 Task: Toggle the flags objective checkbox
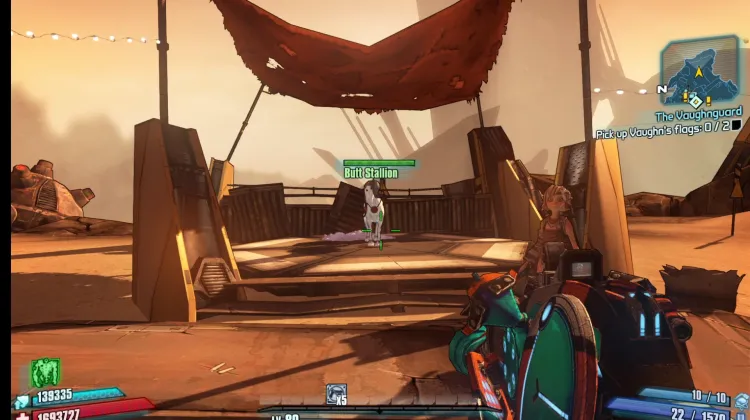pos(736,126)
